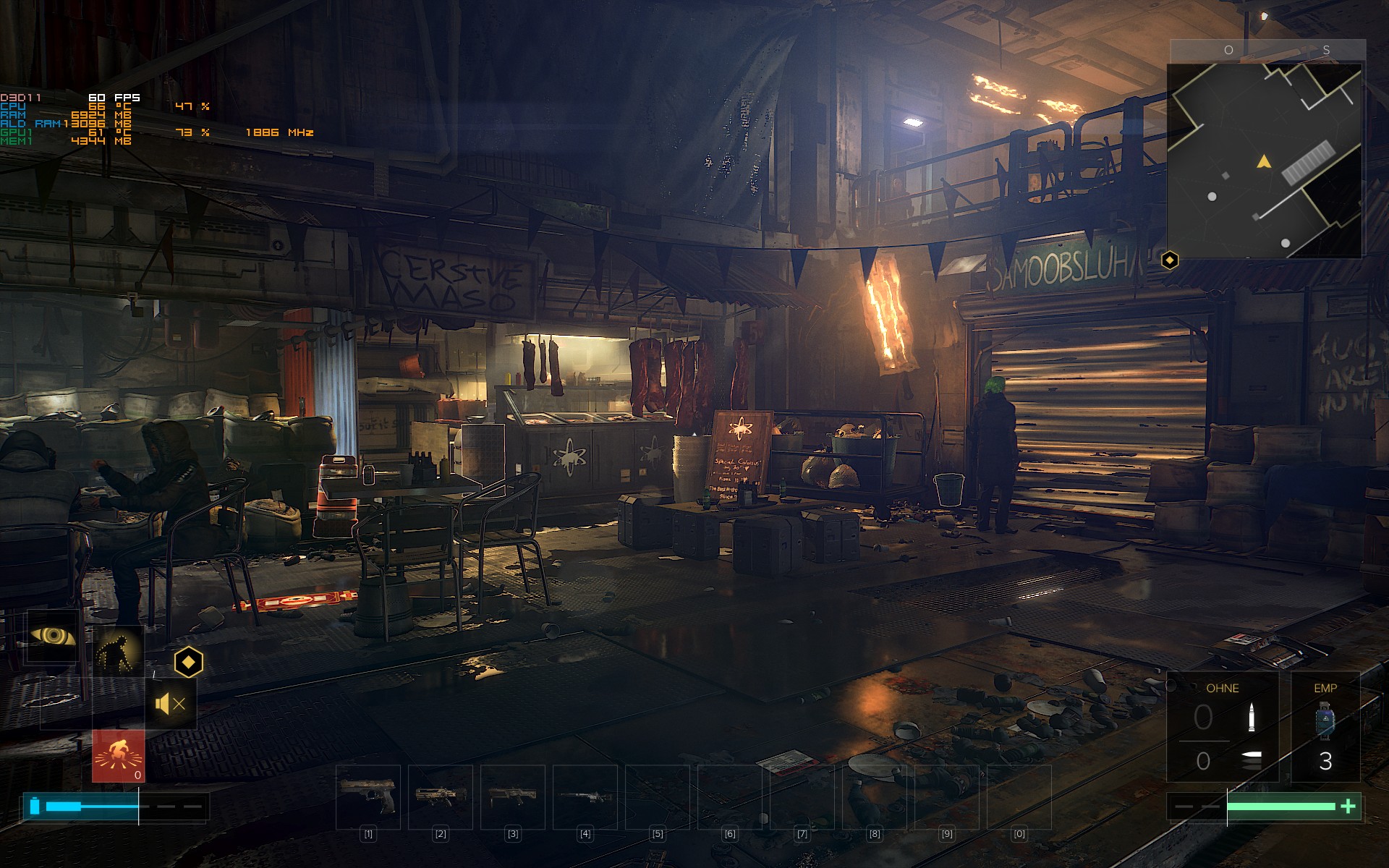Click the minimap in the corner
1389x868 pixels.
[1264, 161]
